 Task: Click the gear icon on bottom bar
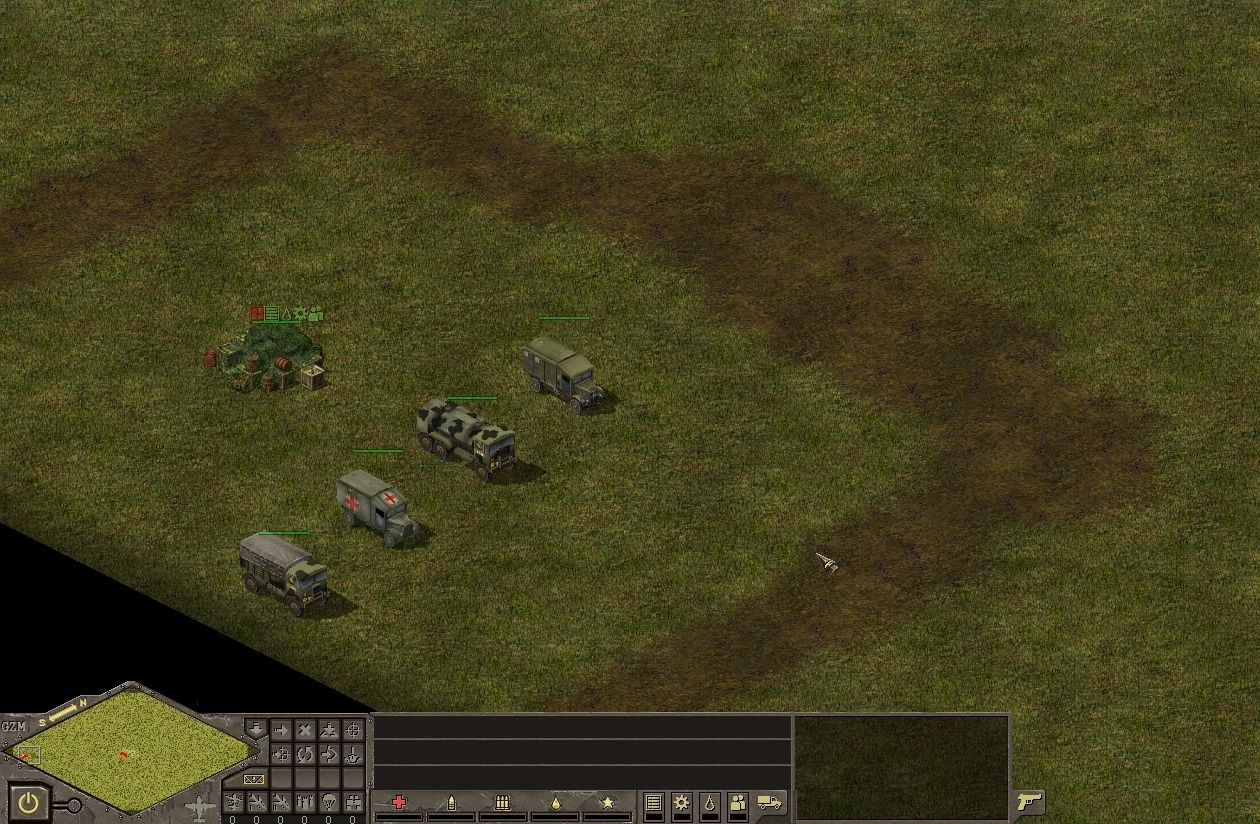tap(681, 802)
